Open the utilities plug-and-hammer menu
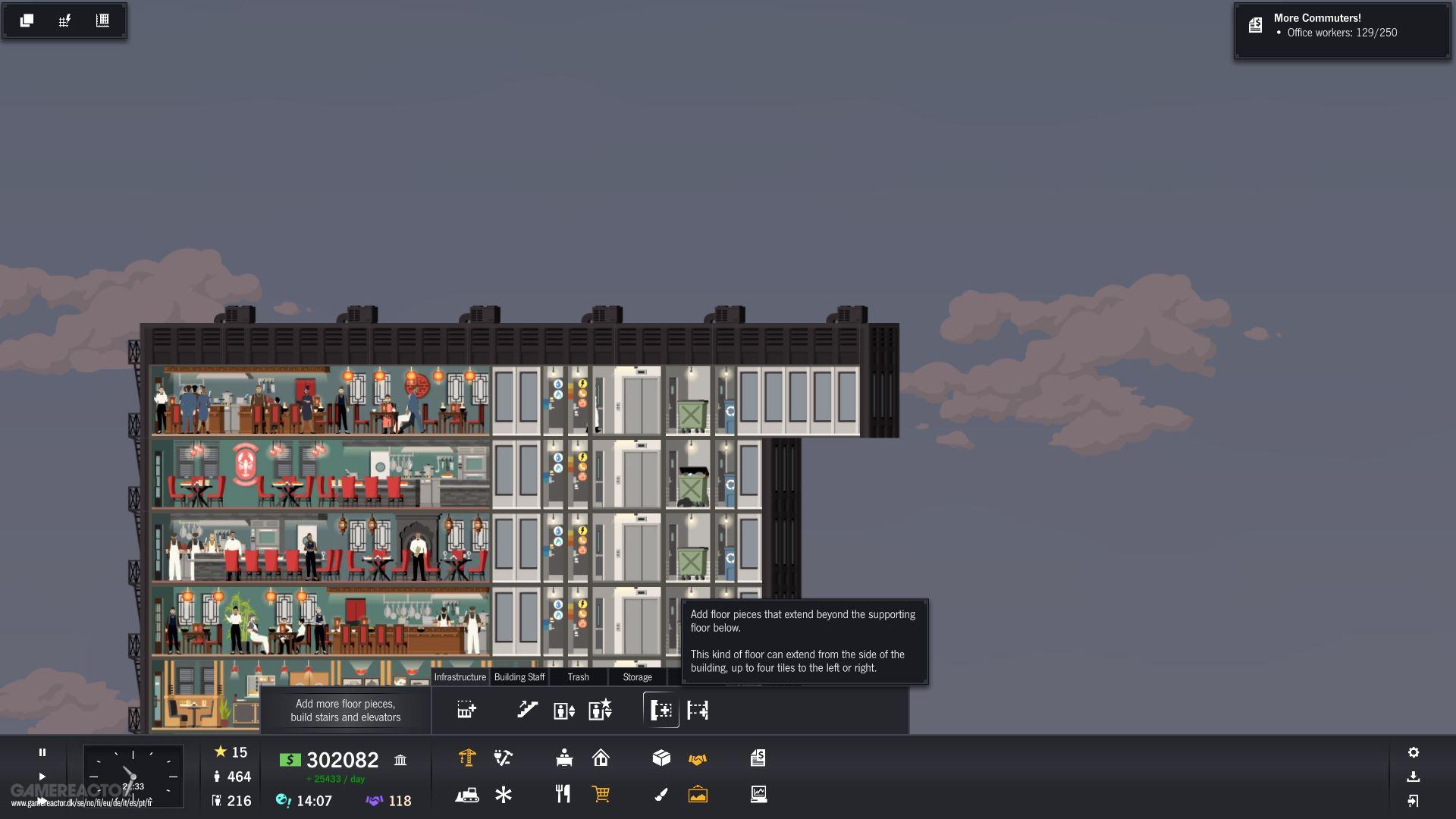Viewport: 1456px width, 819px height. pos(503,758)
